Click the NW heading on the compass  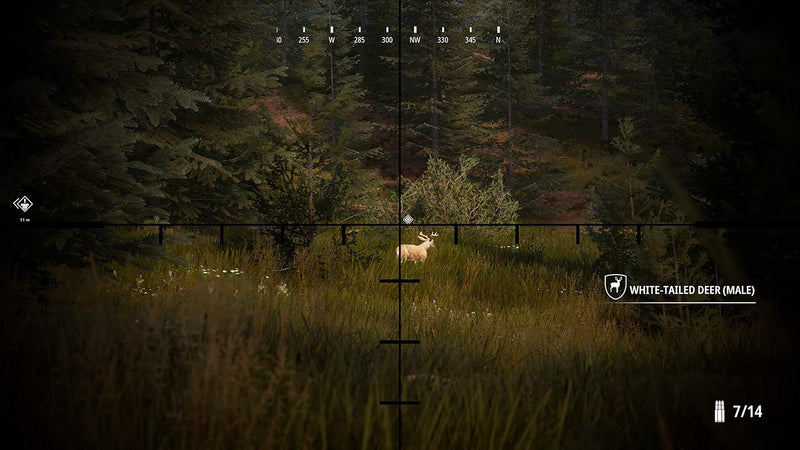pyautogui.click(x=414, y=40)
